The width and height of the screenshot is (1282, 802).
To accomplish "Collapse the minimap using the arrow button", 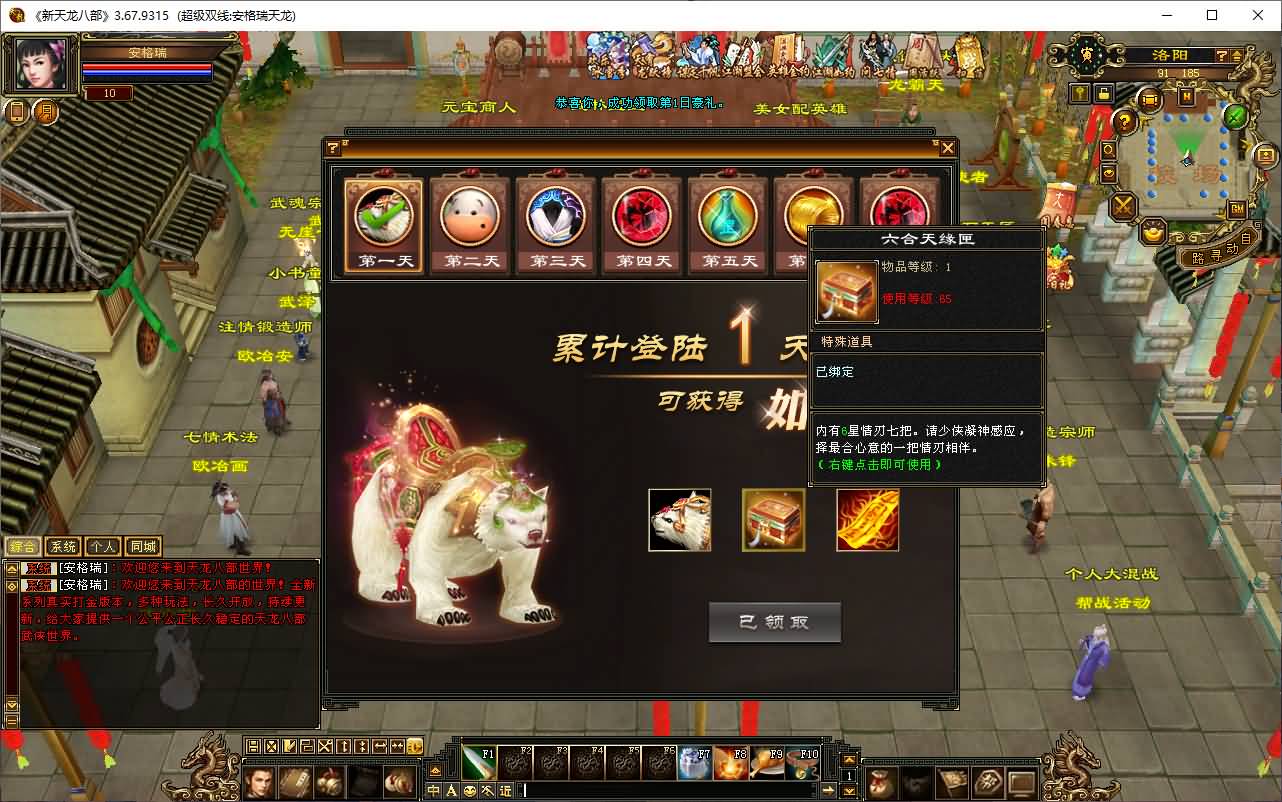I will pyautogui.click(x=1236, y=56).
